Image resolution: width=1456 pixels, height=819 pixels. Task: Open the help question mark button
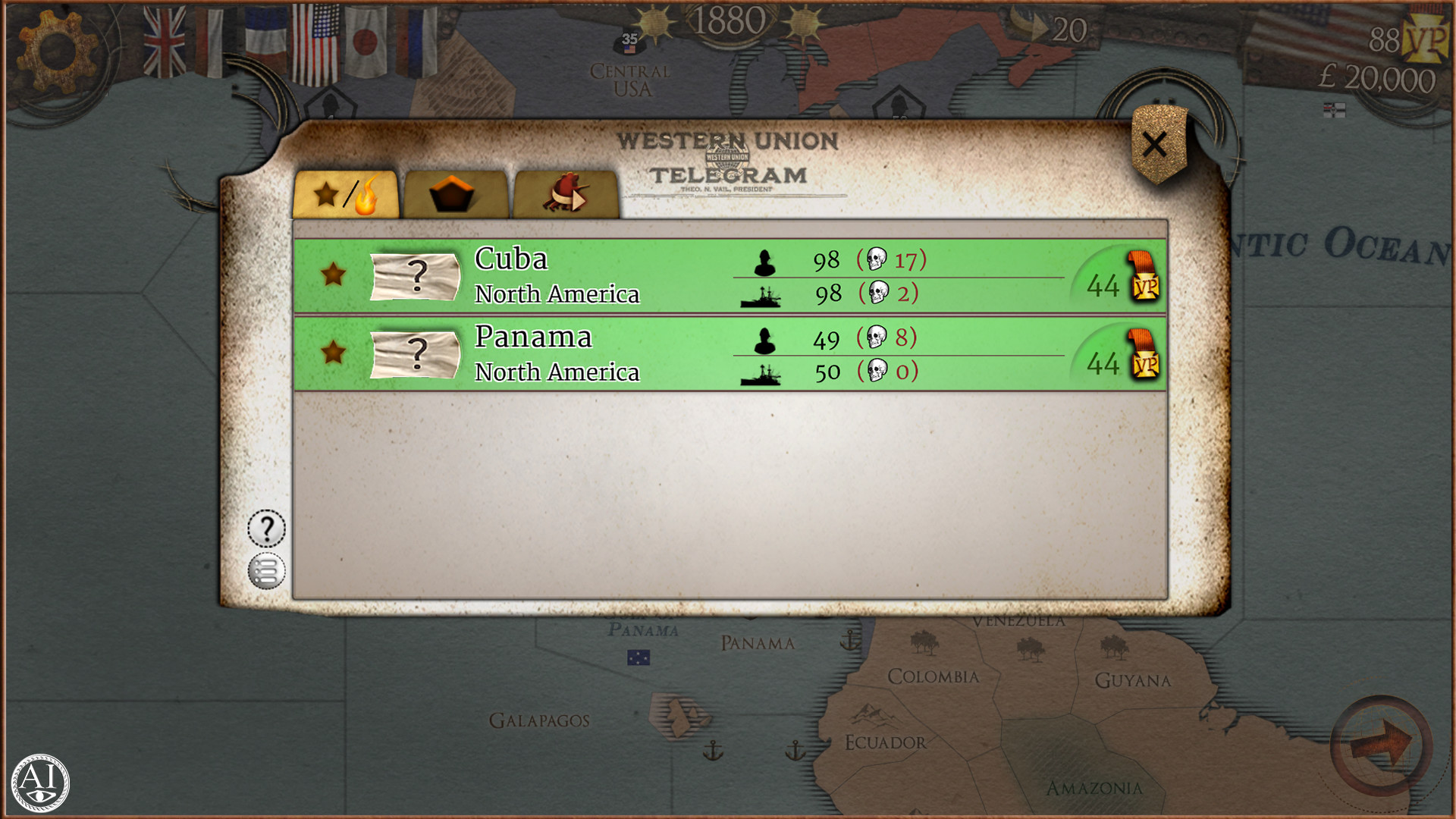266,528
